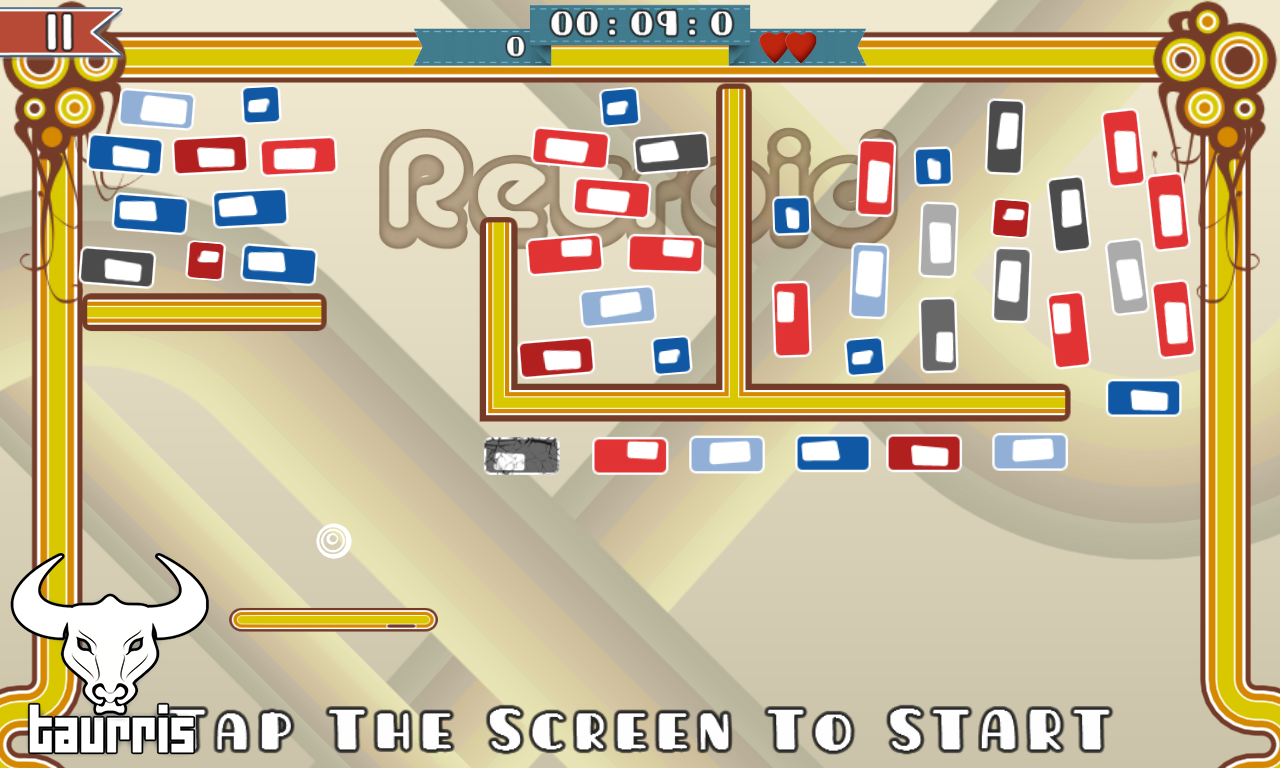Click the small red brick near top-left wall
Viewport: 1280px width, 768px height.
coord(205,262)
